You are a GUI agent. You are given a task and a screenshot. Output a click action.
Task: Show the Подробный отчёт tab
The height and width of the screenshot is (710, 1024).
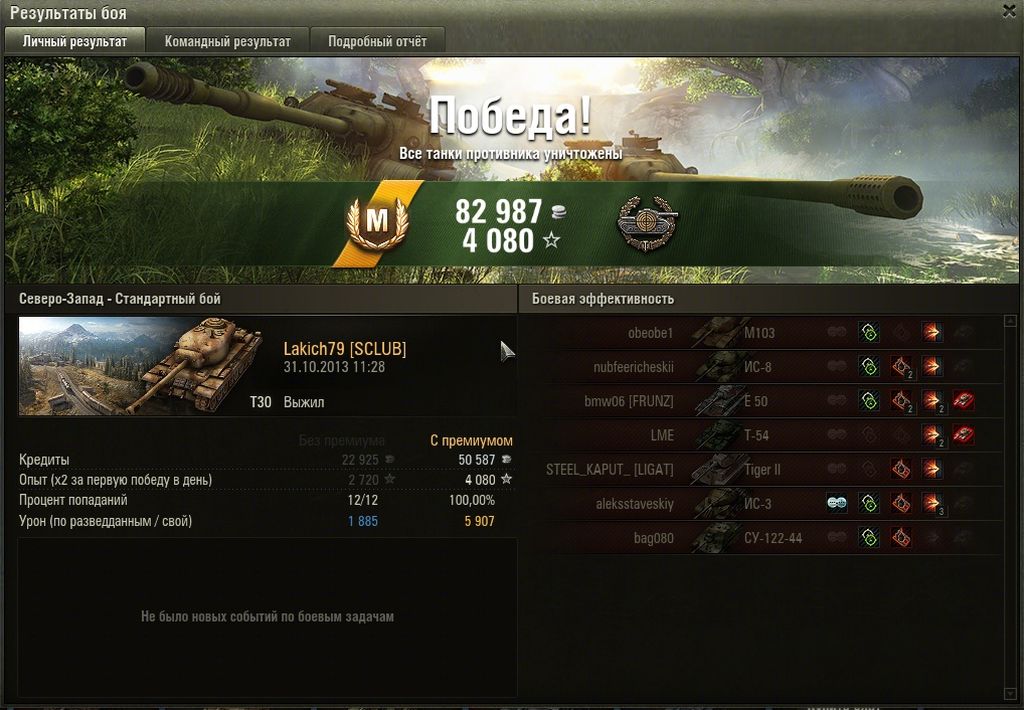click(x=377, y=41)
